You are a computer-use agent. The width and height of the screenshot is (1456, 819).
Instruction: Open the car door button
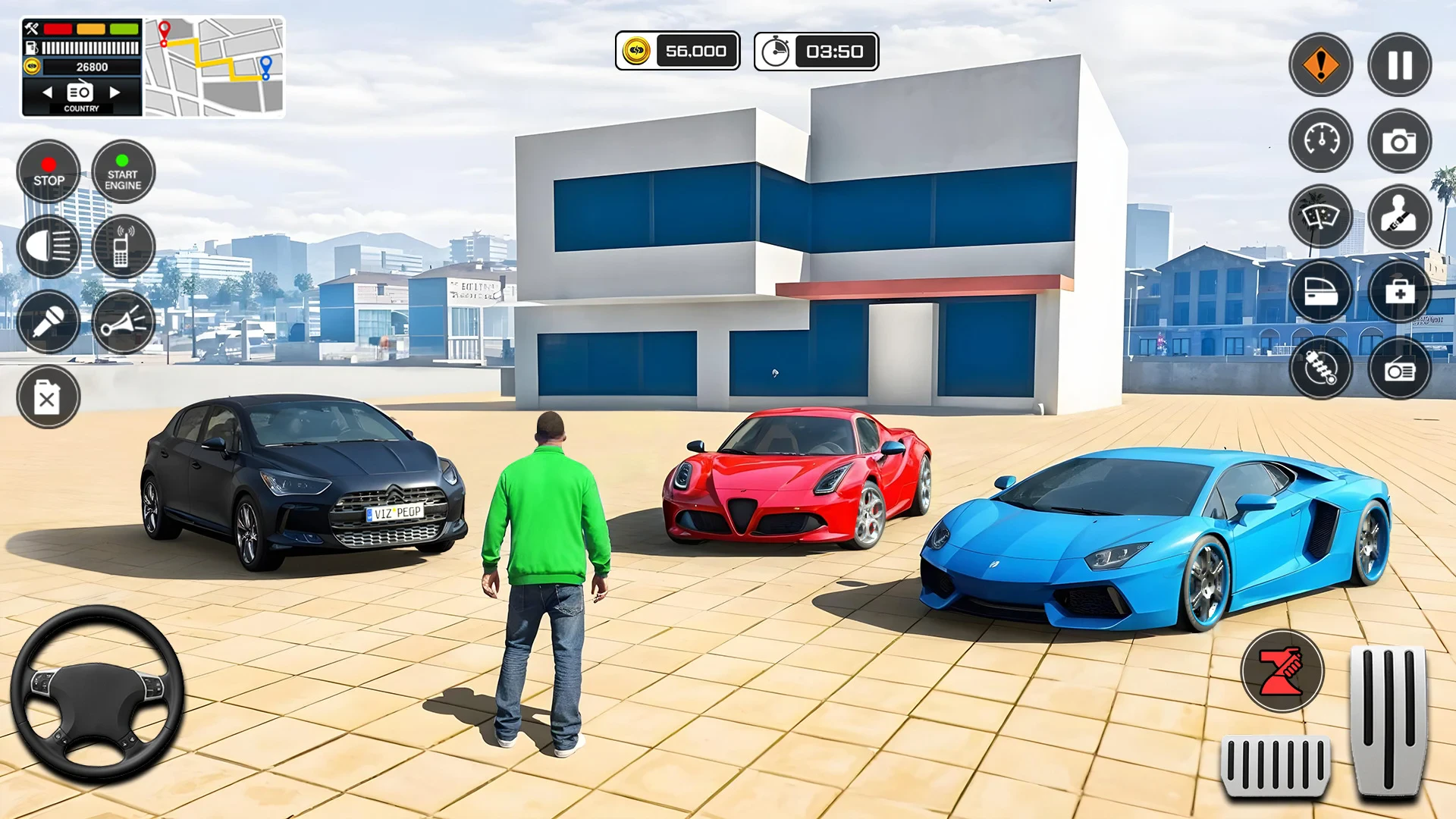[x=1320, y=292]
